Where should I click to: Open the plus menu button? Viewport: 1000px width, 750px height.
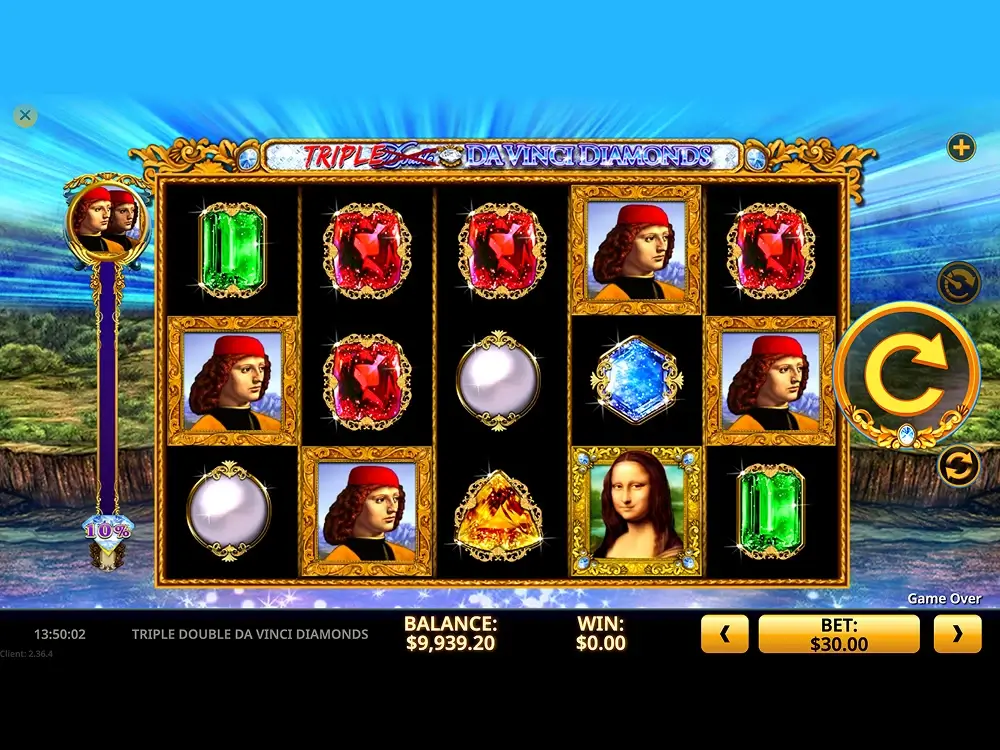[x=961, y=148]
